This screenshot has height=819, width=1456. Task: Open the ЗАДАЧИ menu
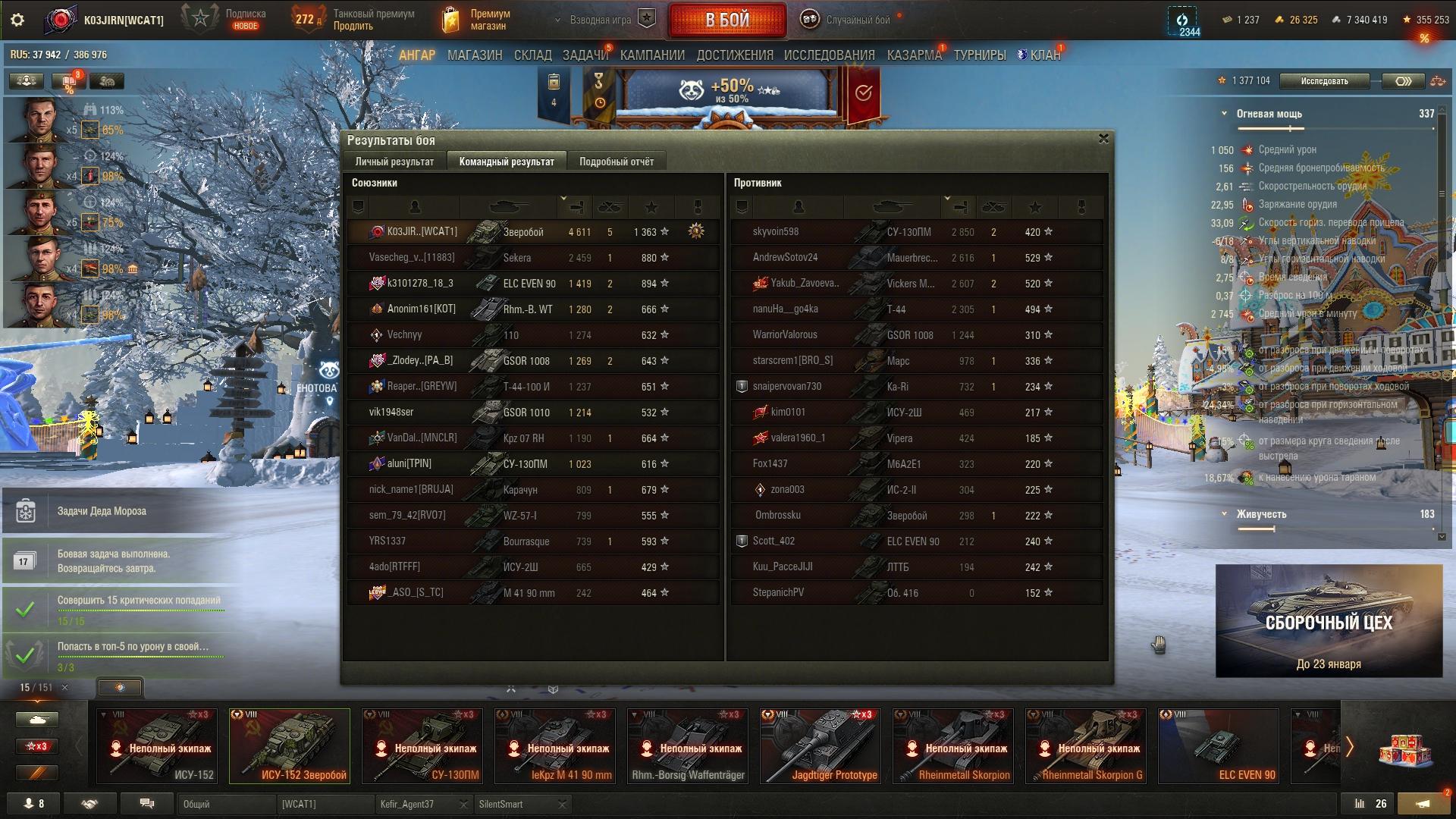(585, 55)
